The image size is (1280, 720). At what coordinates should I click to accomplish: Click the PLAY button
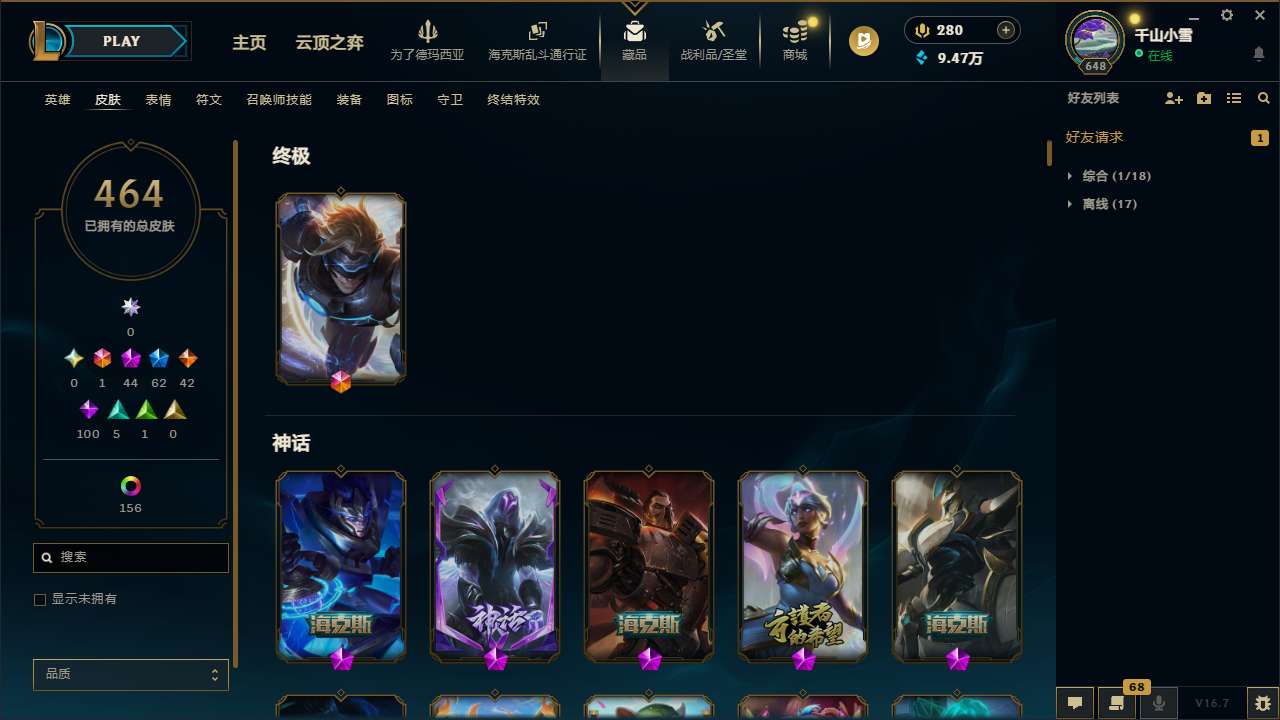point(121,41)
